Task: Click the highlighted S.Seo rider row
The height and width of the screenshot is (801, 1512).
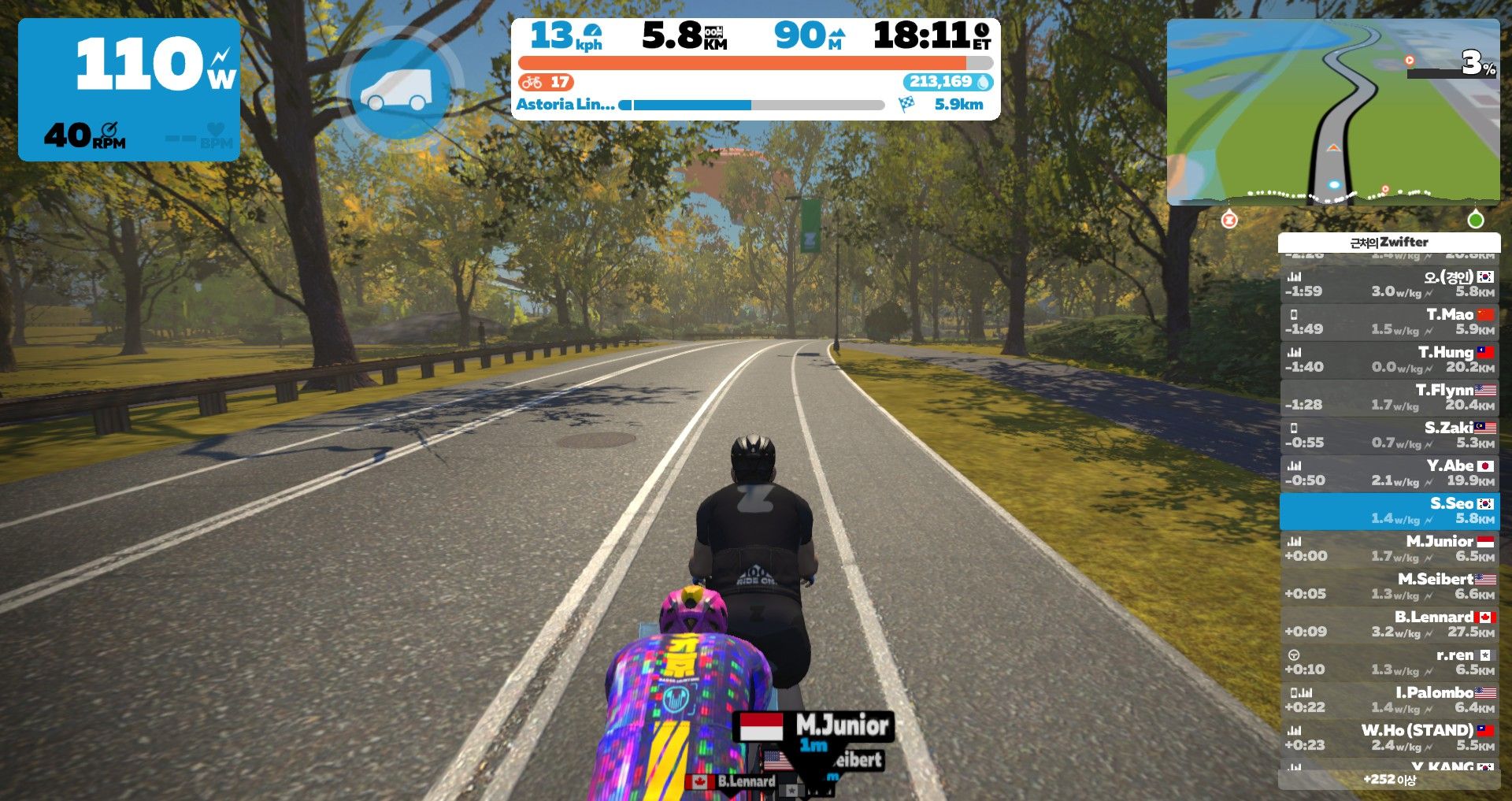Action: (1389, 510)
